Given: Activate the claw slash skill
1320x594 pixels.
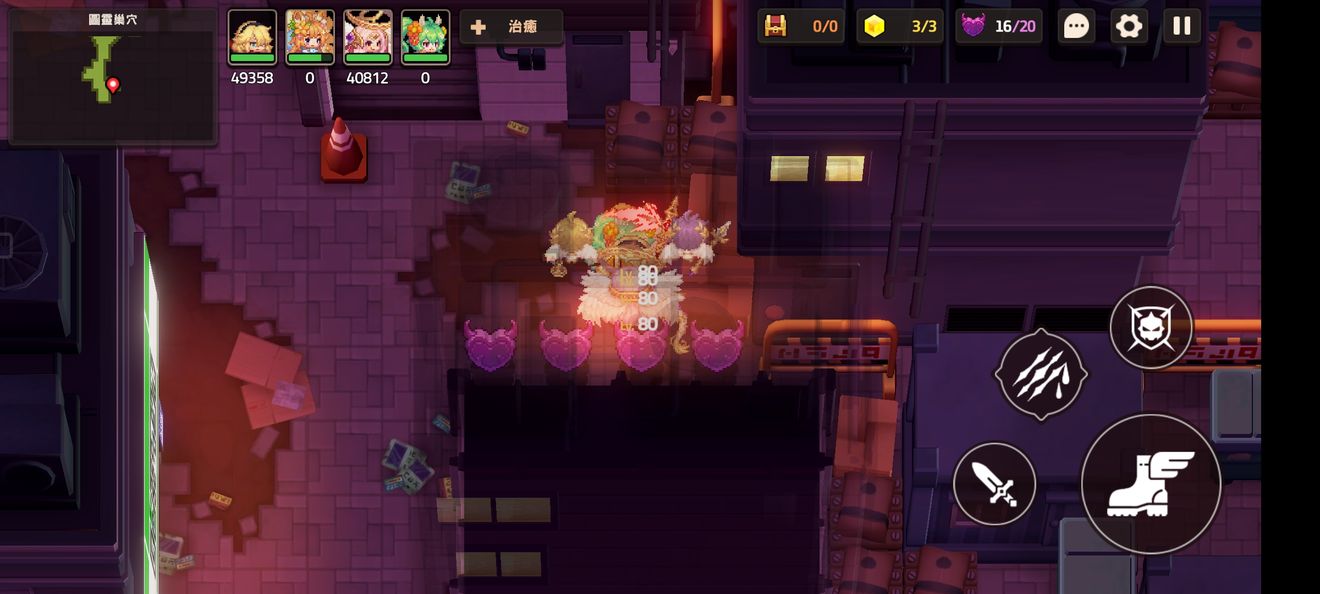Looking at the screenshot, I should click(x=1041, y=374).
